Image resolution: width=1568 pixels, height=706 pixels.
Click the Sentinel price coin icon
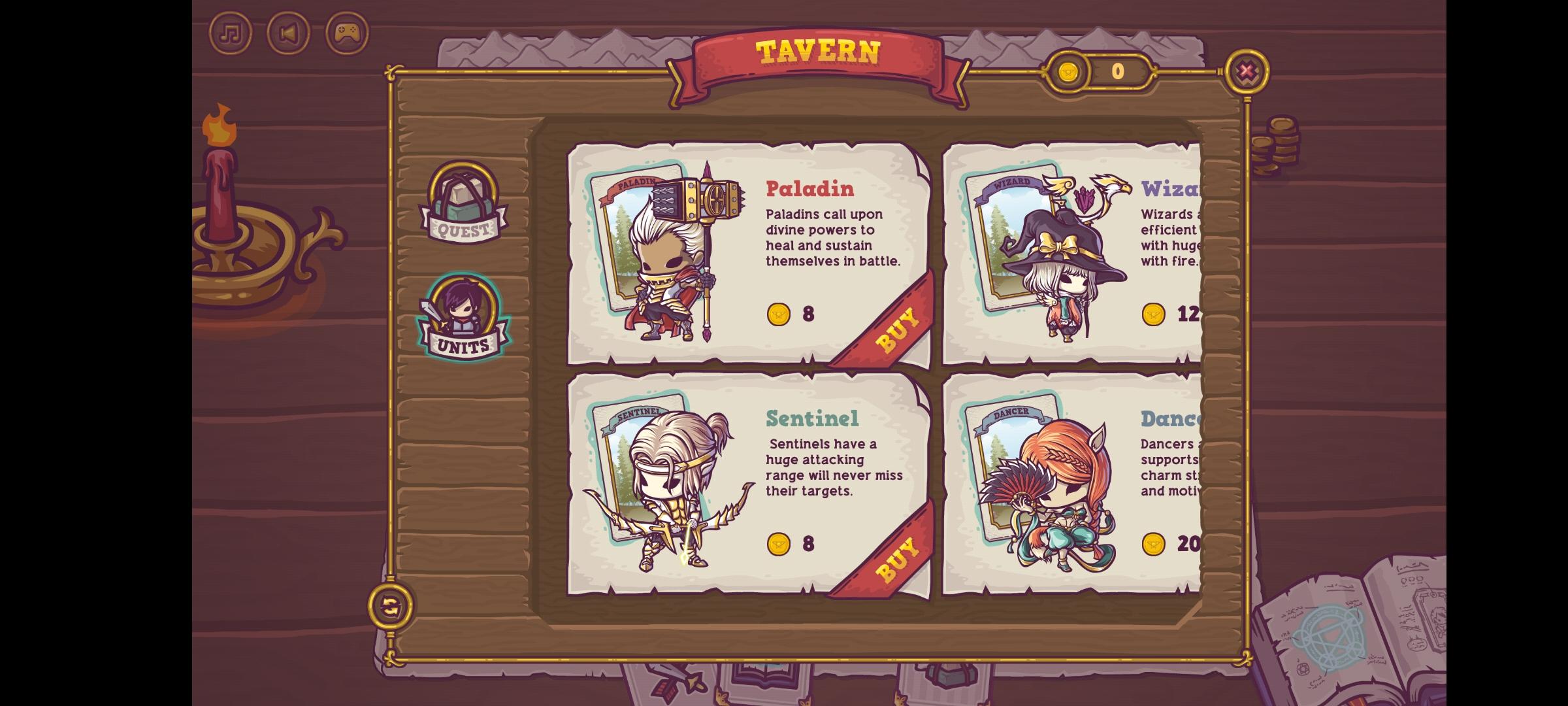coord(777,545)
